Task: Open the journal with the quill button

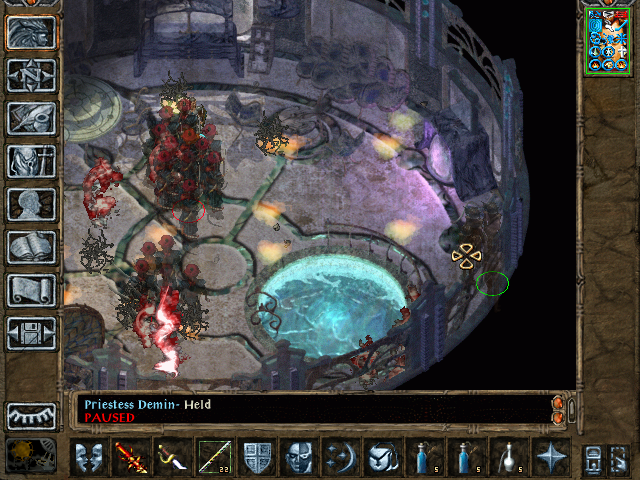Action: [31, 118]
